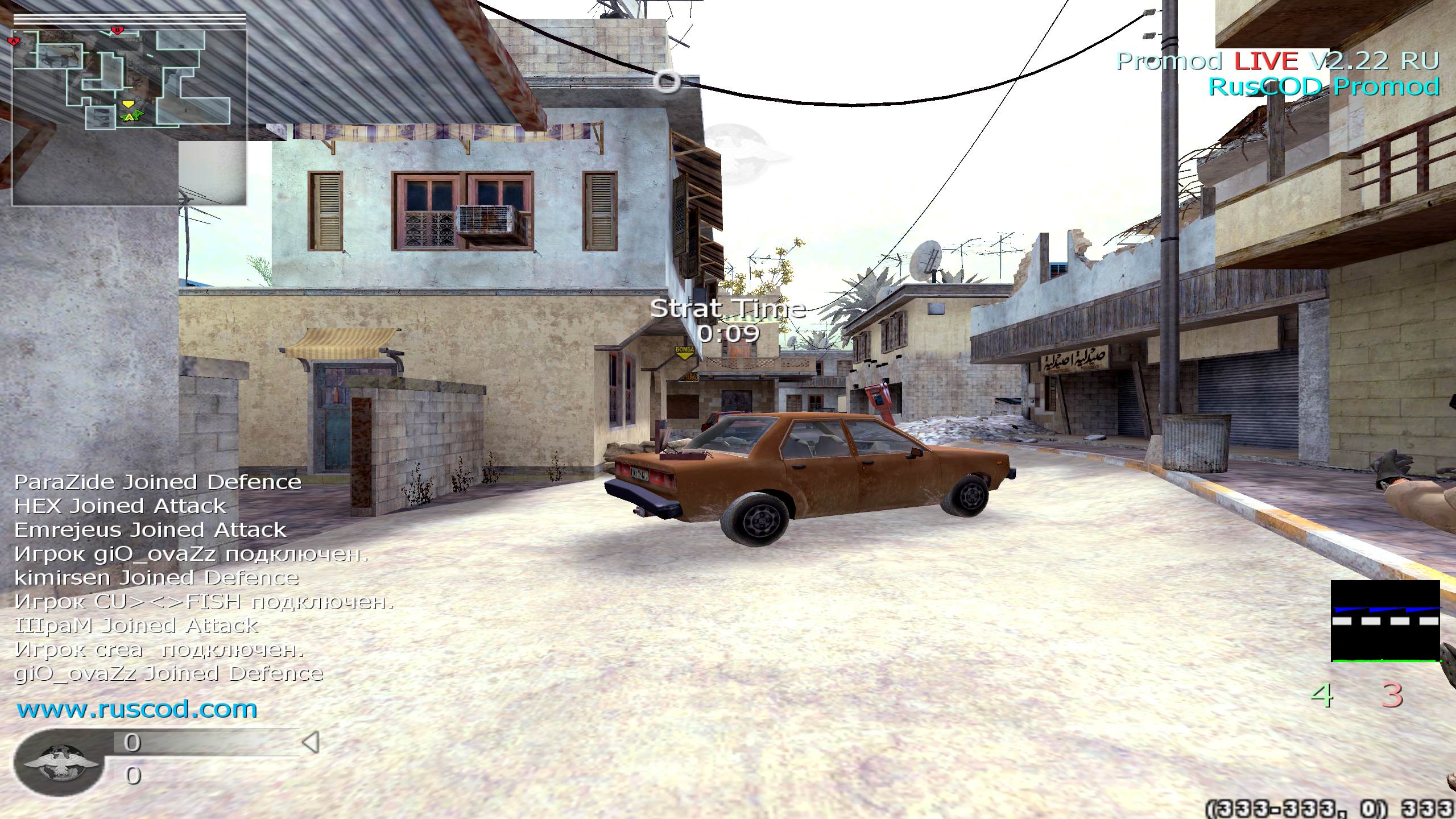1456x819 pixels.
Task: Open the www.ruscod.com link text
Action: tap(137, 709)
